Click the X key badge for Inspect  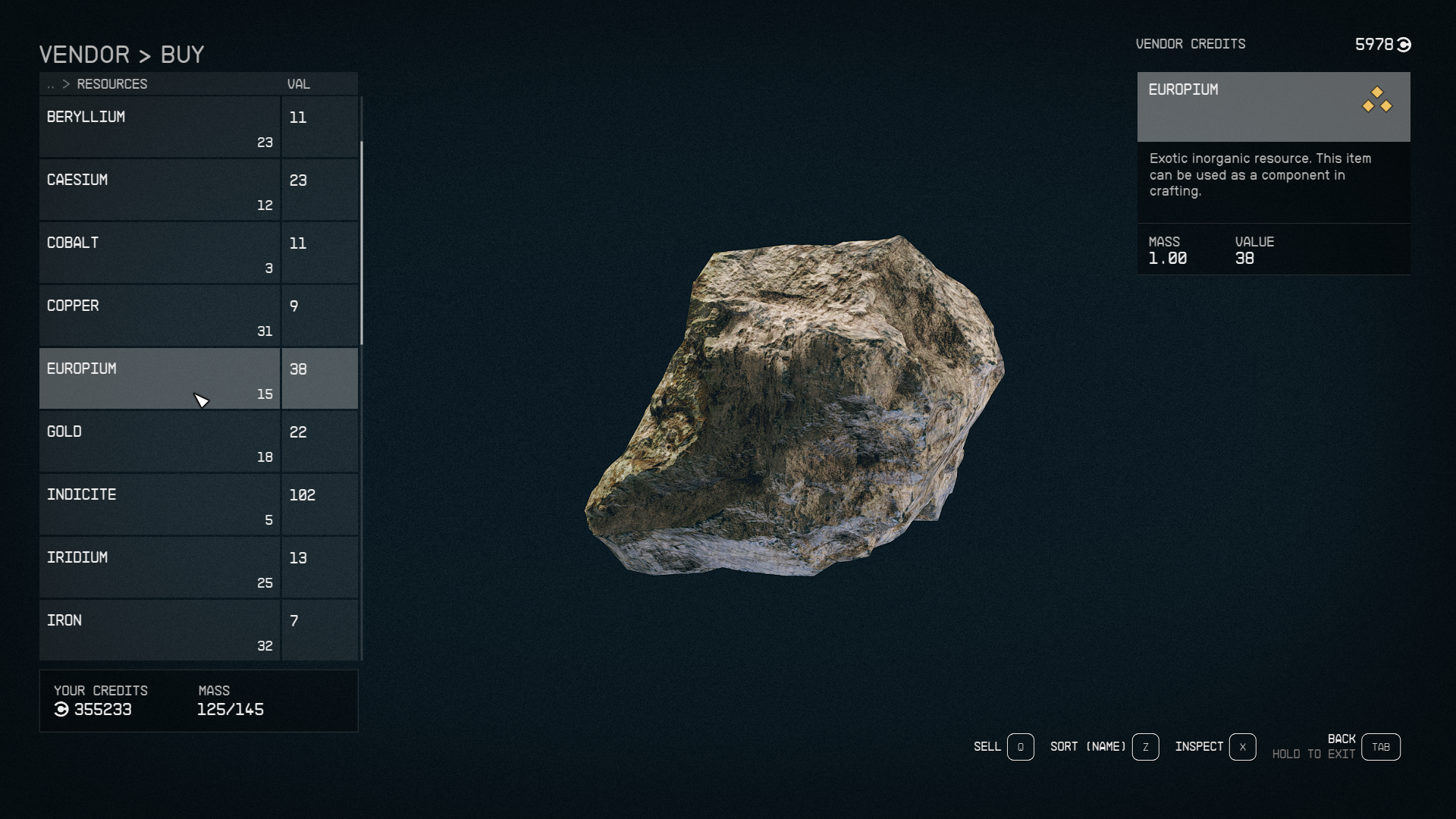coord(1242,747)
